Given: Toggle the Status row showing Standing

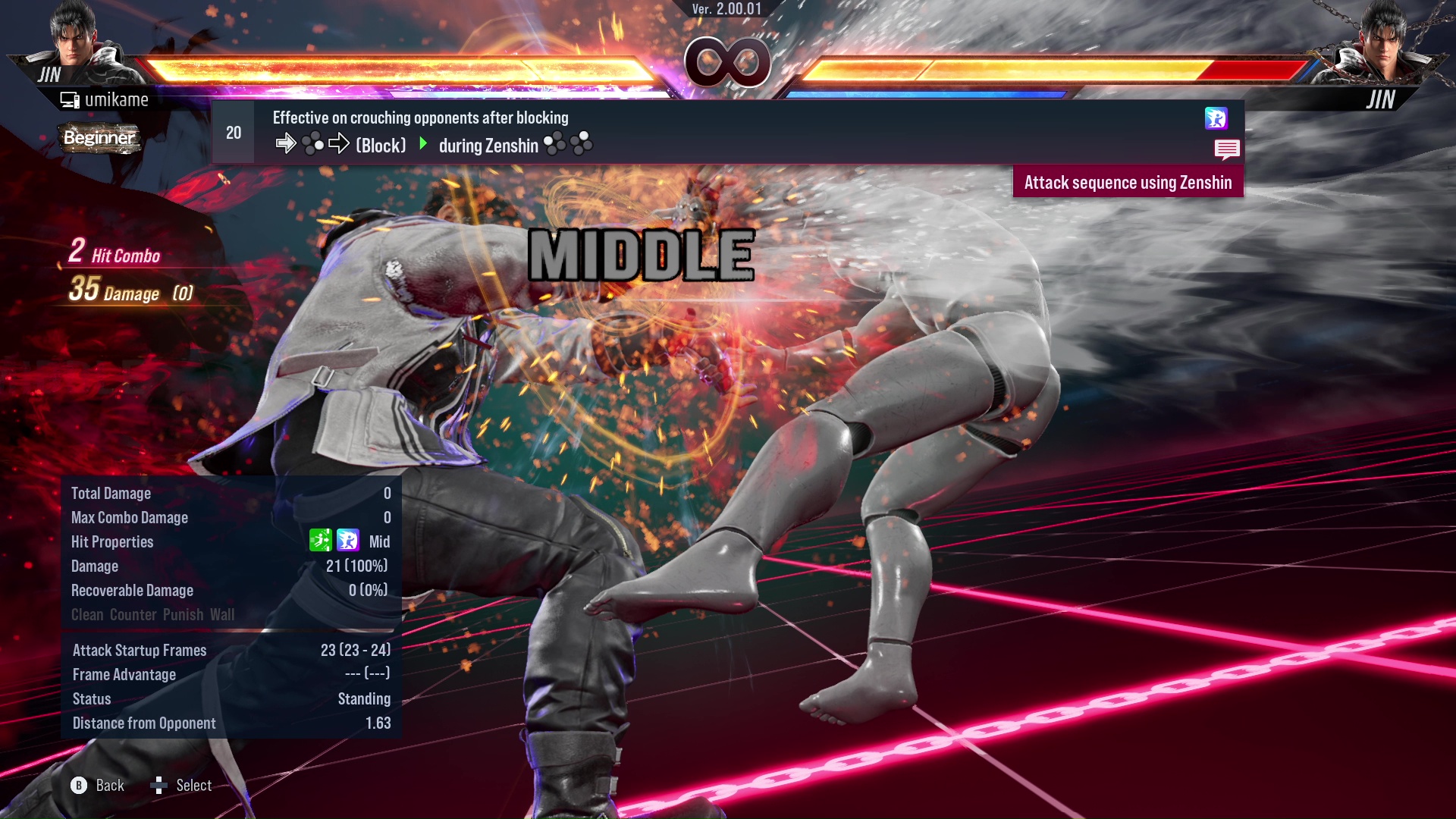Looking at the screenshot, I should [227, 698].
